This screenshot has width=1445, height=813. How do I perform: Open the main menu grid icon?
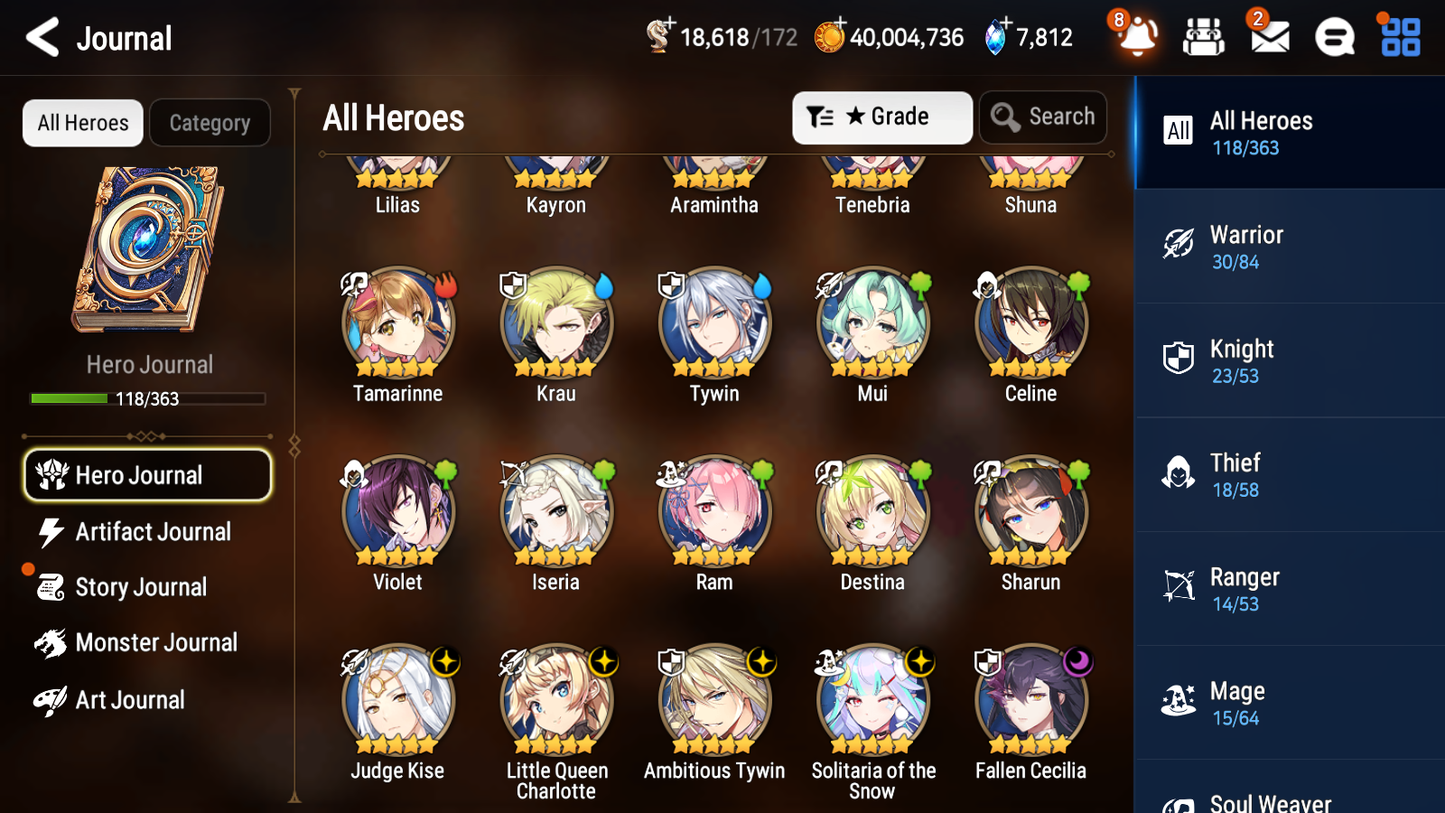(1399, 36)
